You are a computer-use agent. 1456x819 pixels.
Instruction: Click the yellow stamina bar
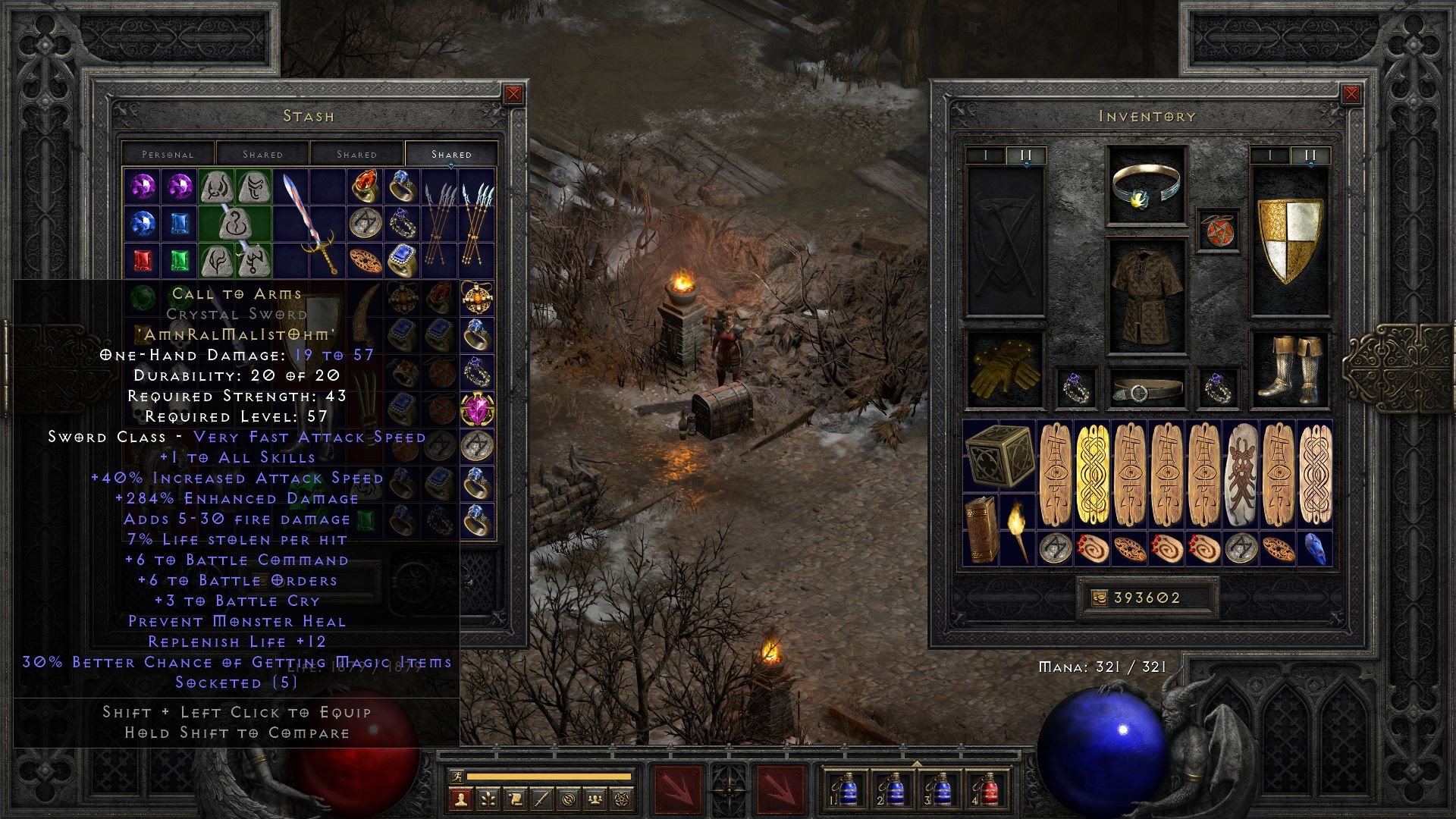click(x=550, y=777)
